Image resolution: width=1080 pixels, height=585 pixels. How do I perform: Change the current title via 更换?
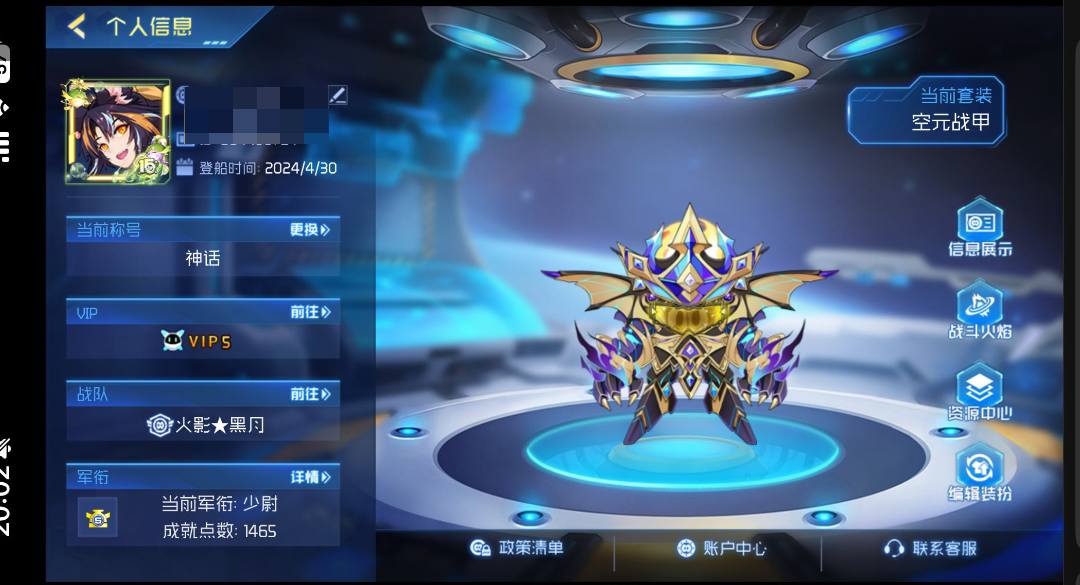click(309, 230)
